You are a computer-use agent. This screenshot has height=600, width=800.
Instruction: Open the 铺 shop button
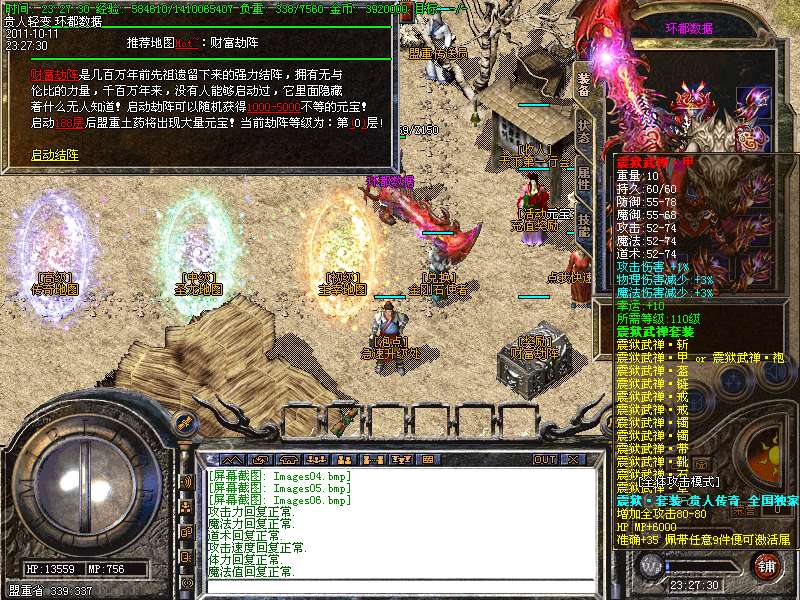(765, 565)
